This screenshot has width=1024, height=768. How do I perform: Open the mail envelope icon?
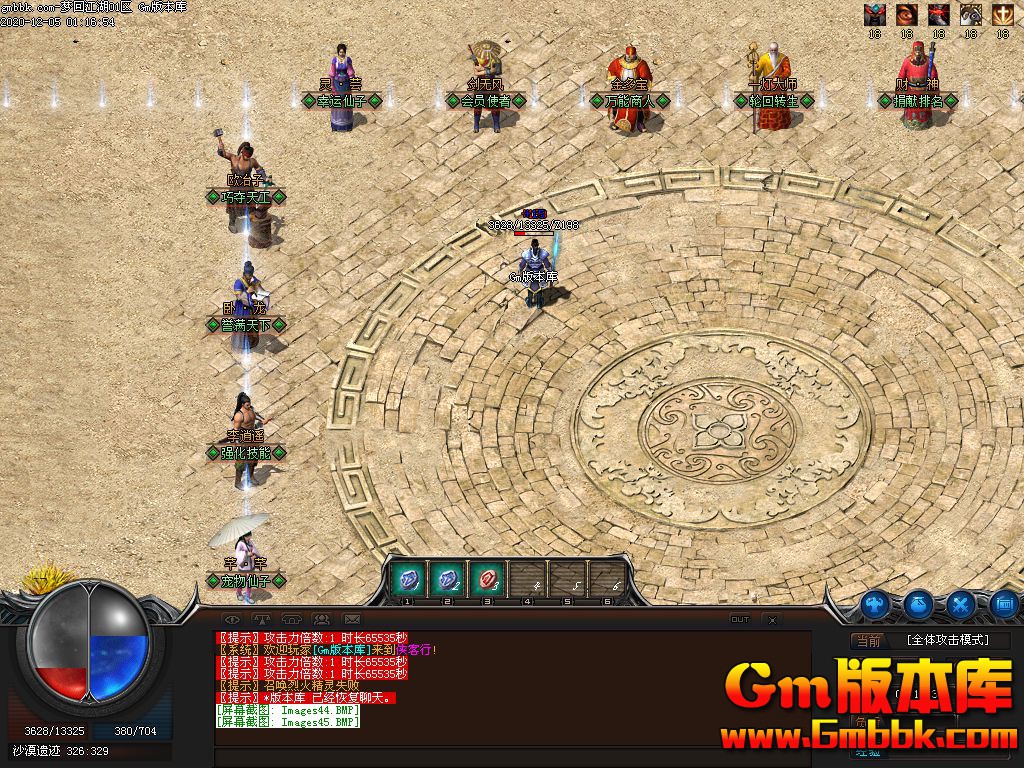351,619
